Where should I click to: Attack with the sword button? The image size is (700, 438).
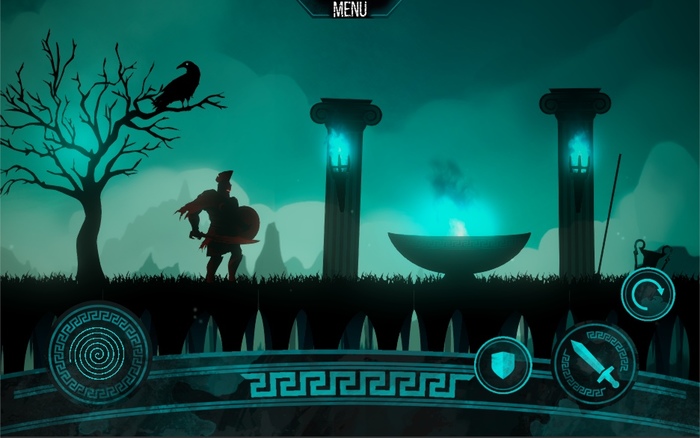(x=594, y=364)
